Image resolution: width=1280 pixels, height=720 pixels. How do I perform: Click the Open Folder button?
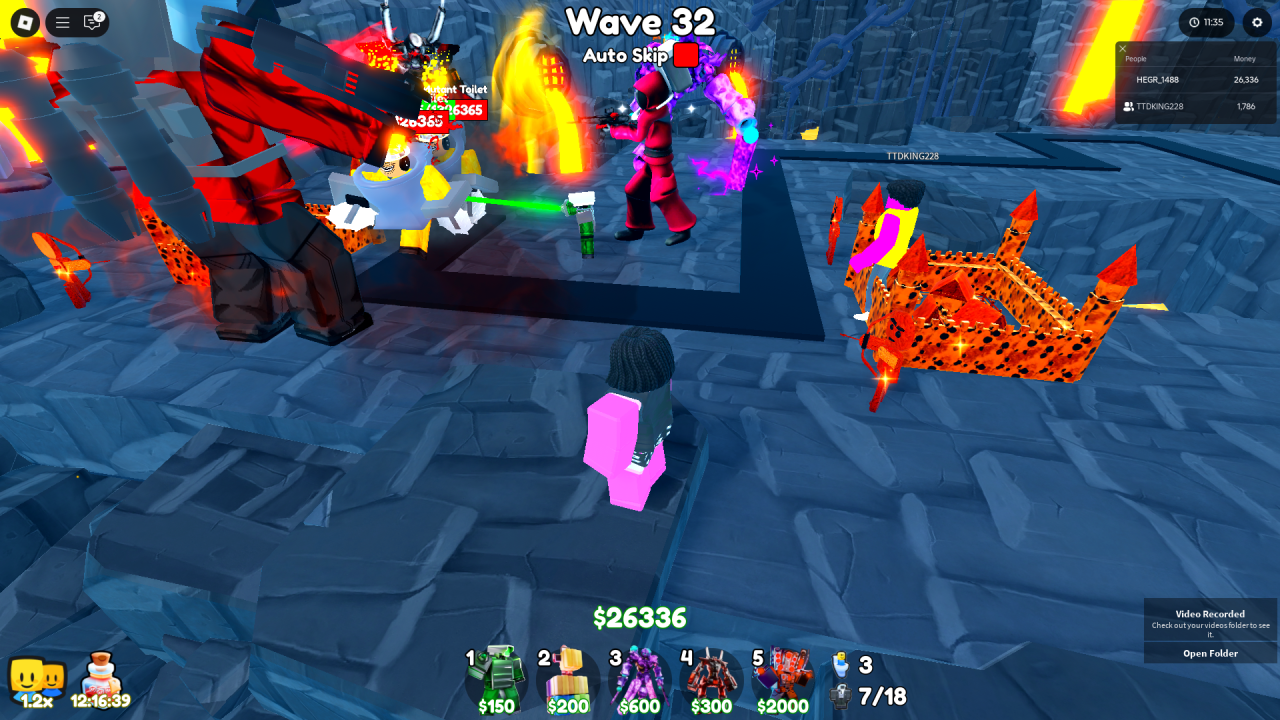pyautogui.click(x=1210, y=653)
